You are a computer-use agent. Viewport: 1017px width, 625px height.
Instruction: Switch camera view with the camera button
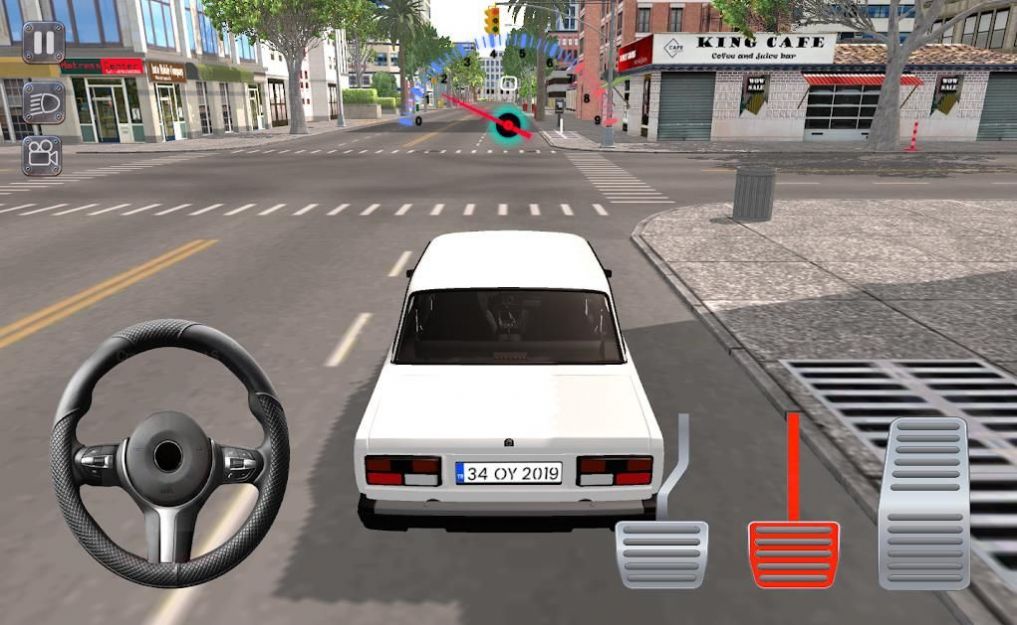(42, 155)
